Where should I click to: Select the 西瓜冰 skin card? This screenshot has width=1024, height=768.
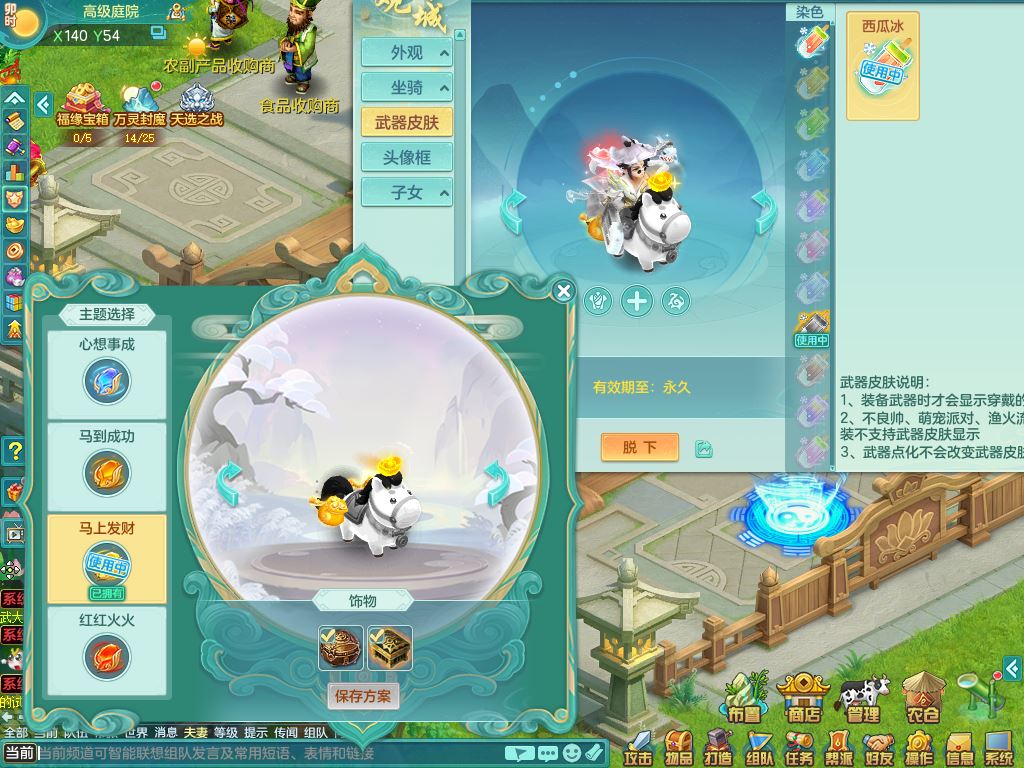click(x=882, y=66)
